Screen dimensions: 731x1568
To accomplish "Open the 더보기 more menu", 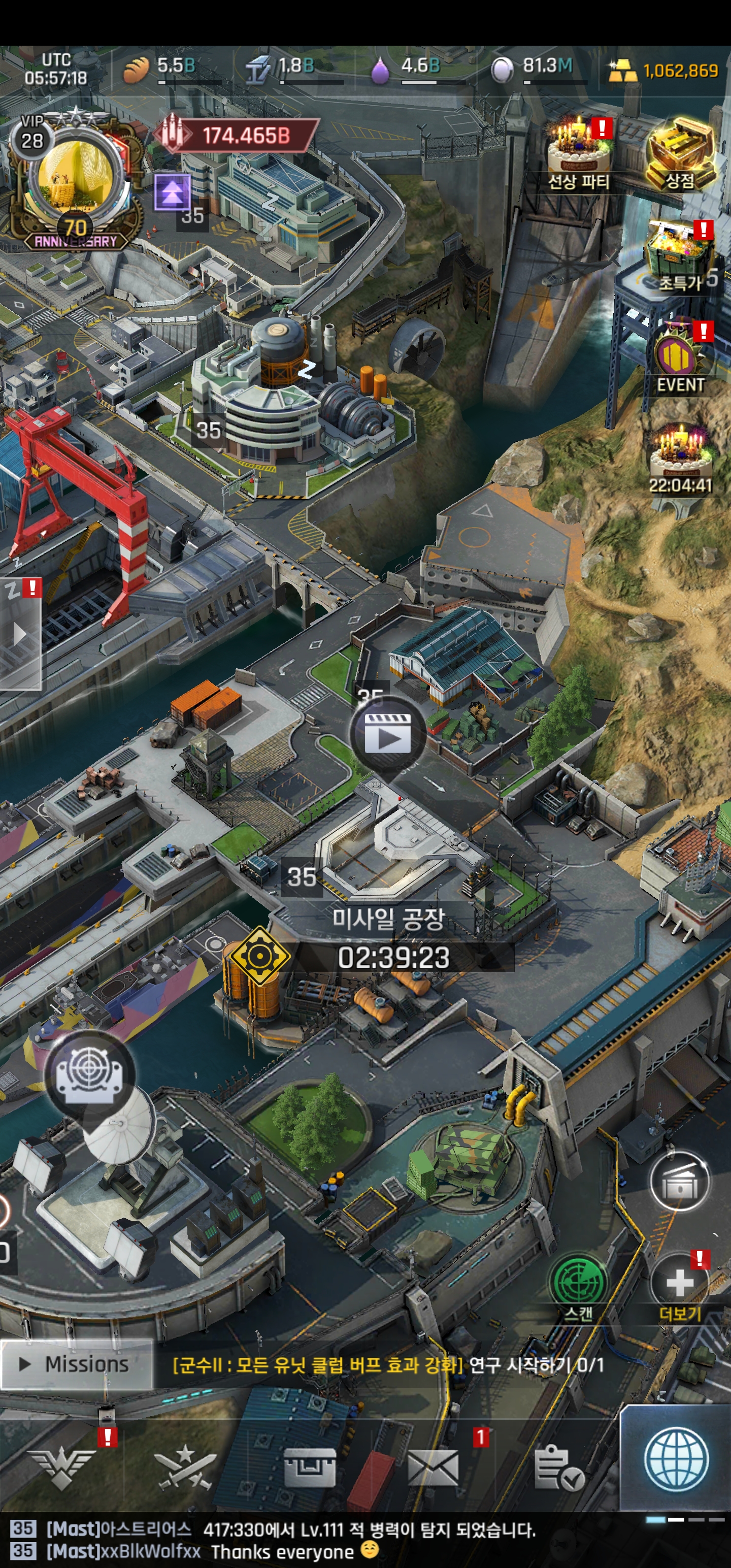I will [679, 1283].
